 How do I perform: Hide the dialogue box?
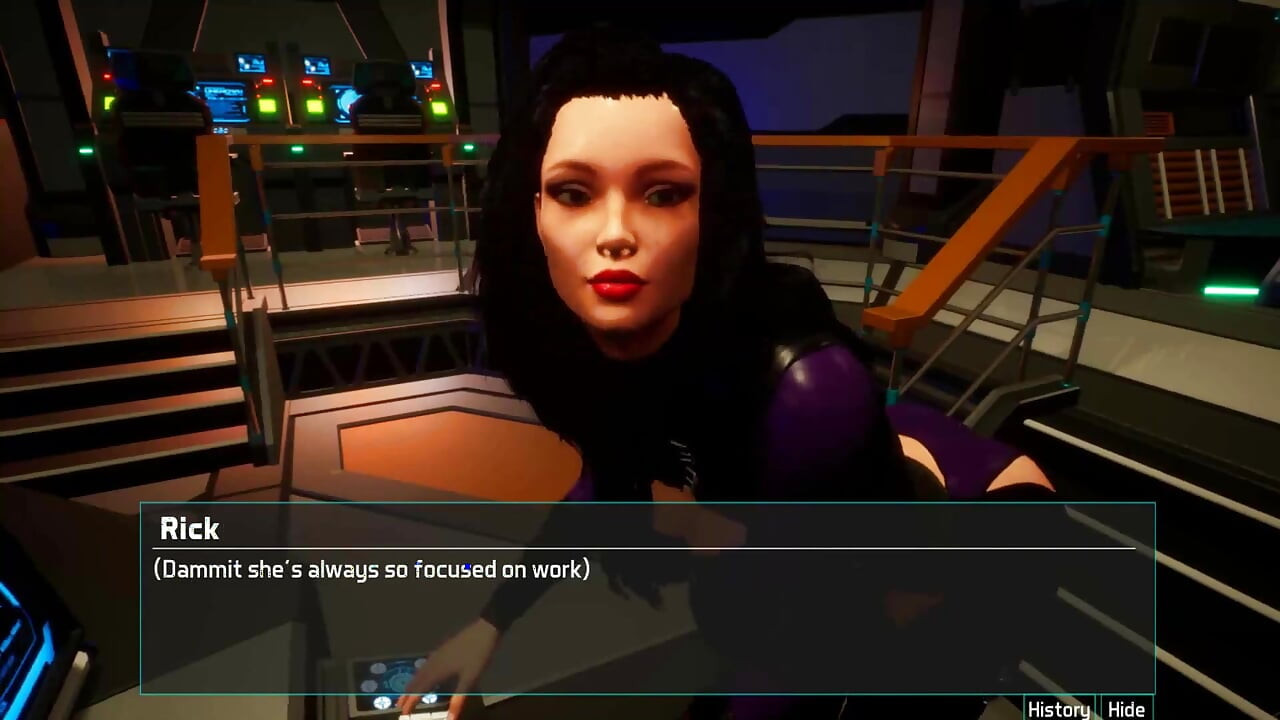(1126, 709)
